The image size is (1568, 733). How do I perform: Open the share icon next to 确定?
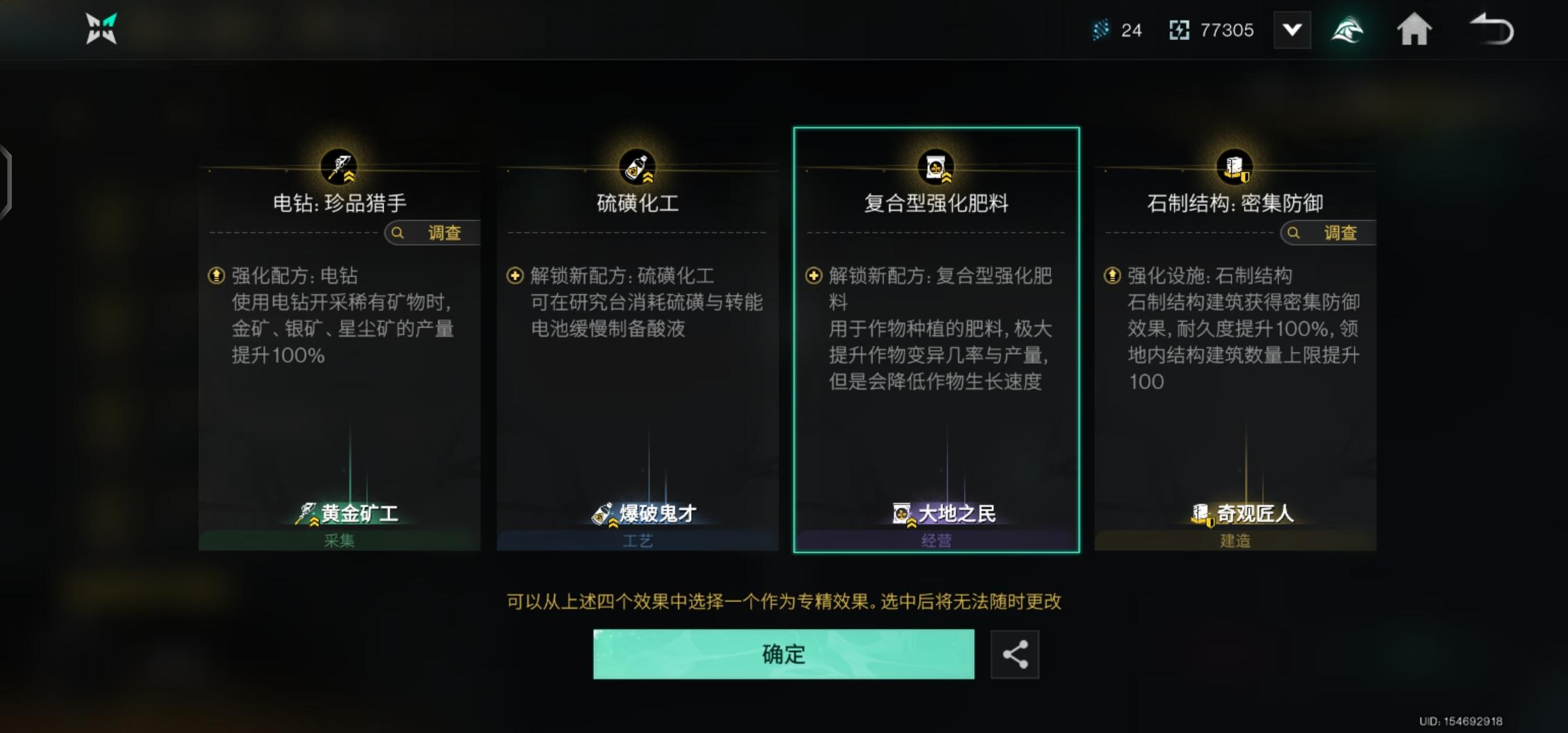1015,654
